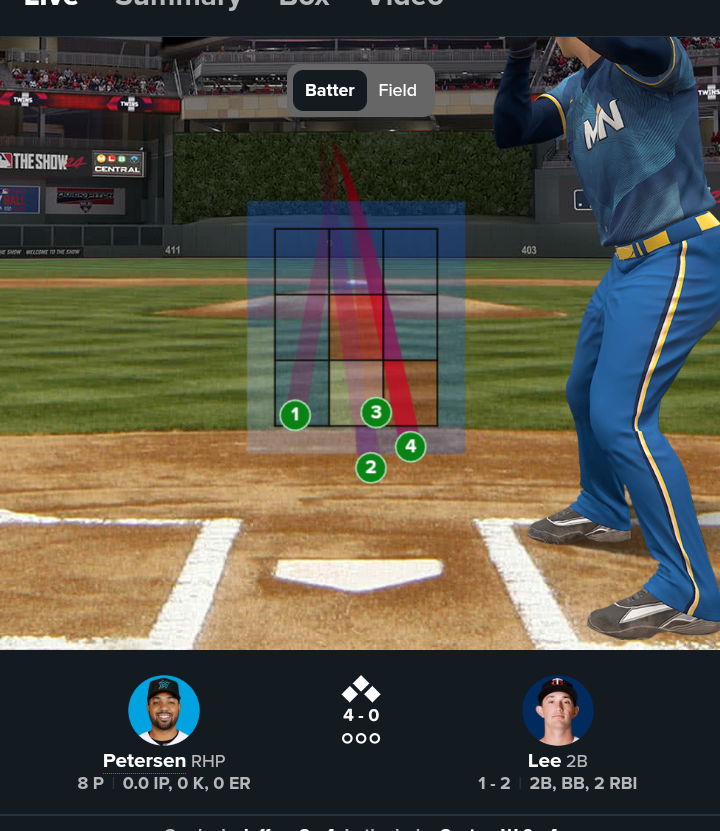
Task: Inspect pitch number 4 marker
Action: point(410,446)
